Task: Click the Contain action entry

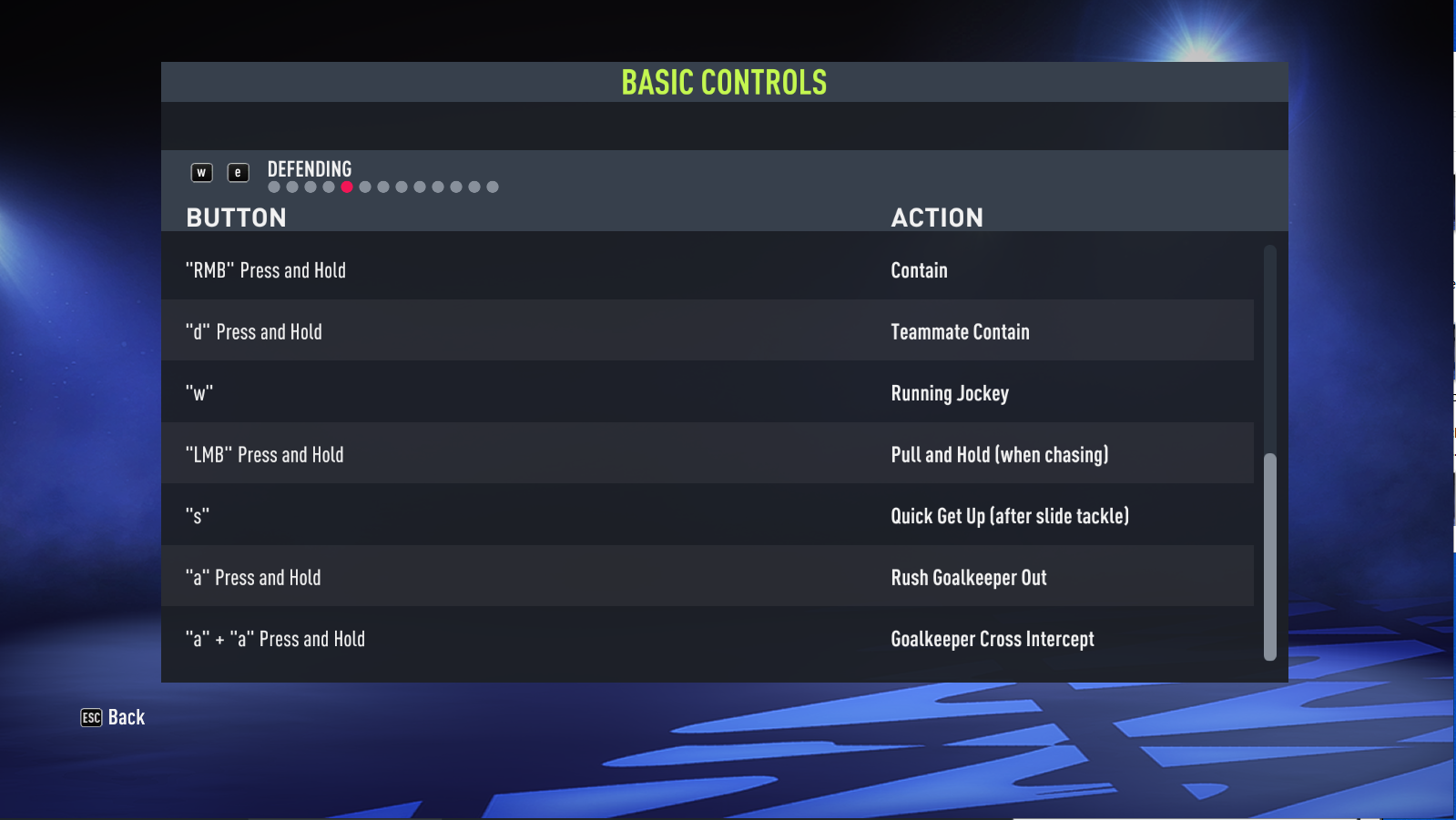Action: [x=919, y=269]
